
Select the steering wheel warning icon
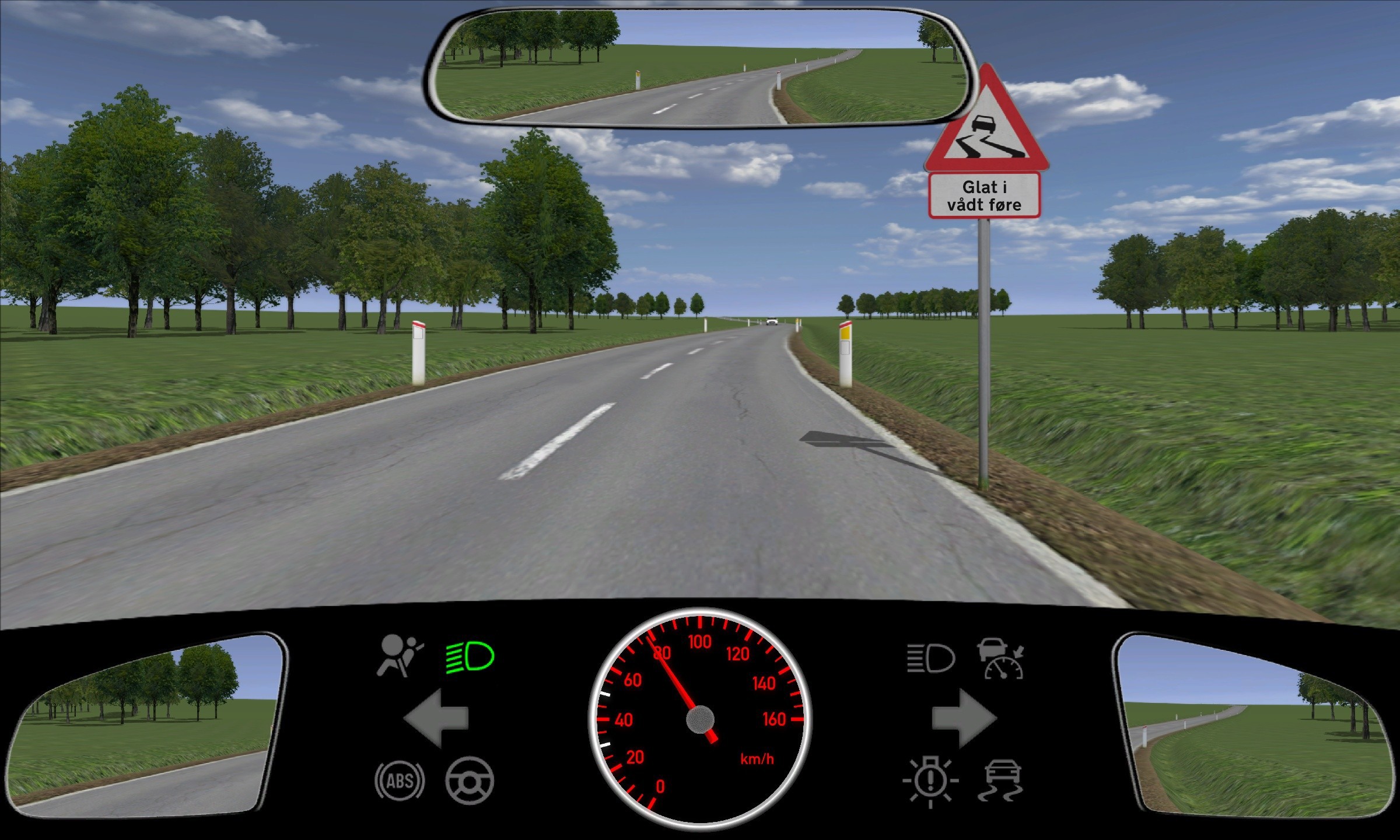click(470, 780)
